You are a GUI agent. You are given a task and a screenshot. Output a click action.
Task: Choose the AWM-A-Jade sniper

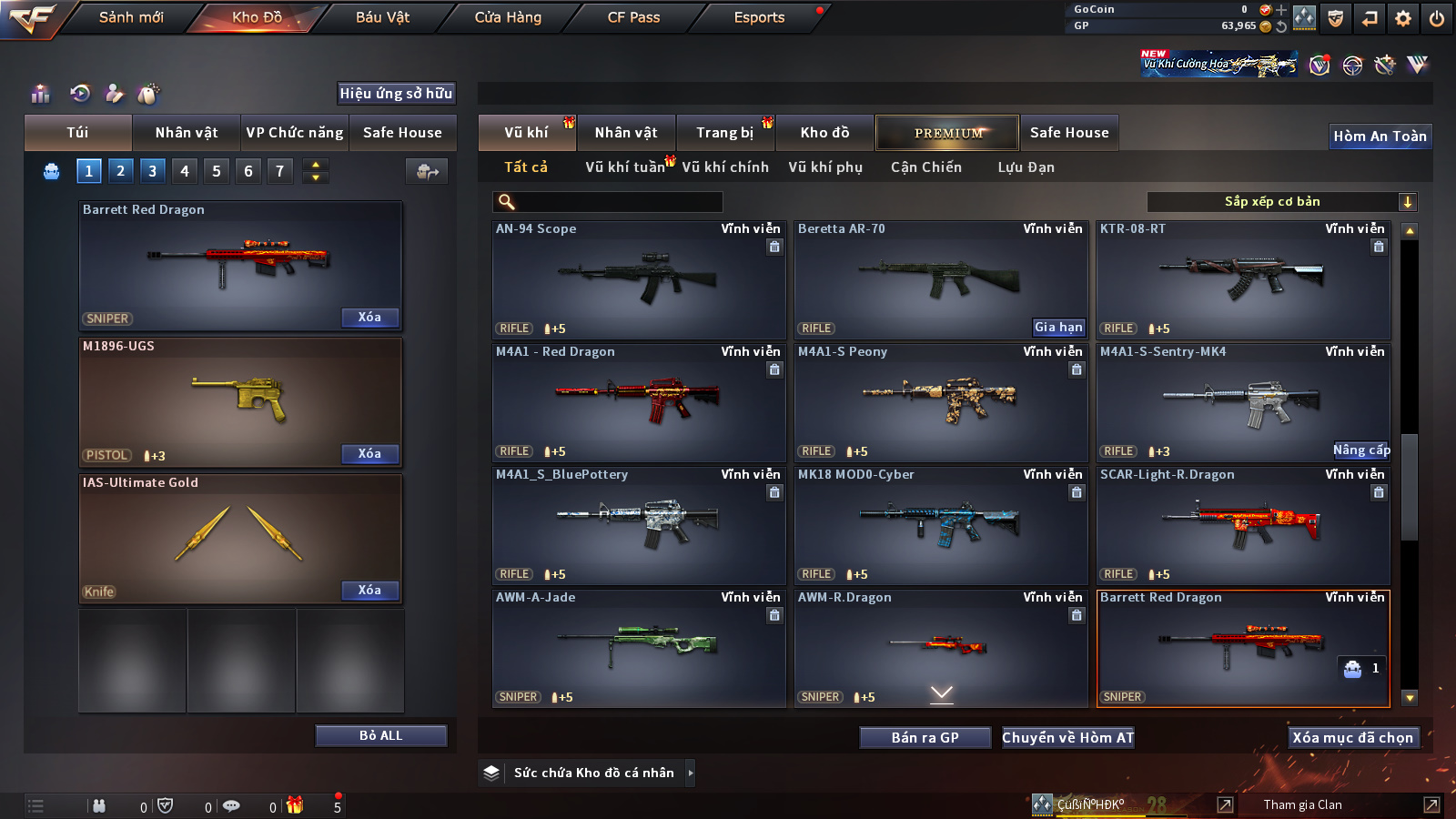pos(638,647)
